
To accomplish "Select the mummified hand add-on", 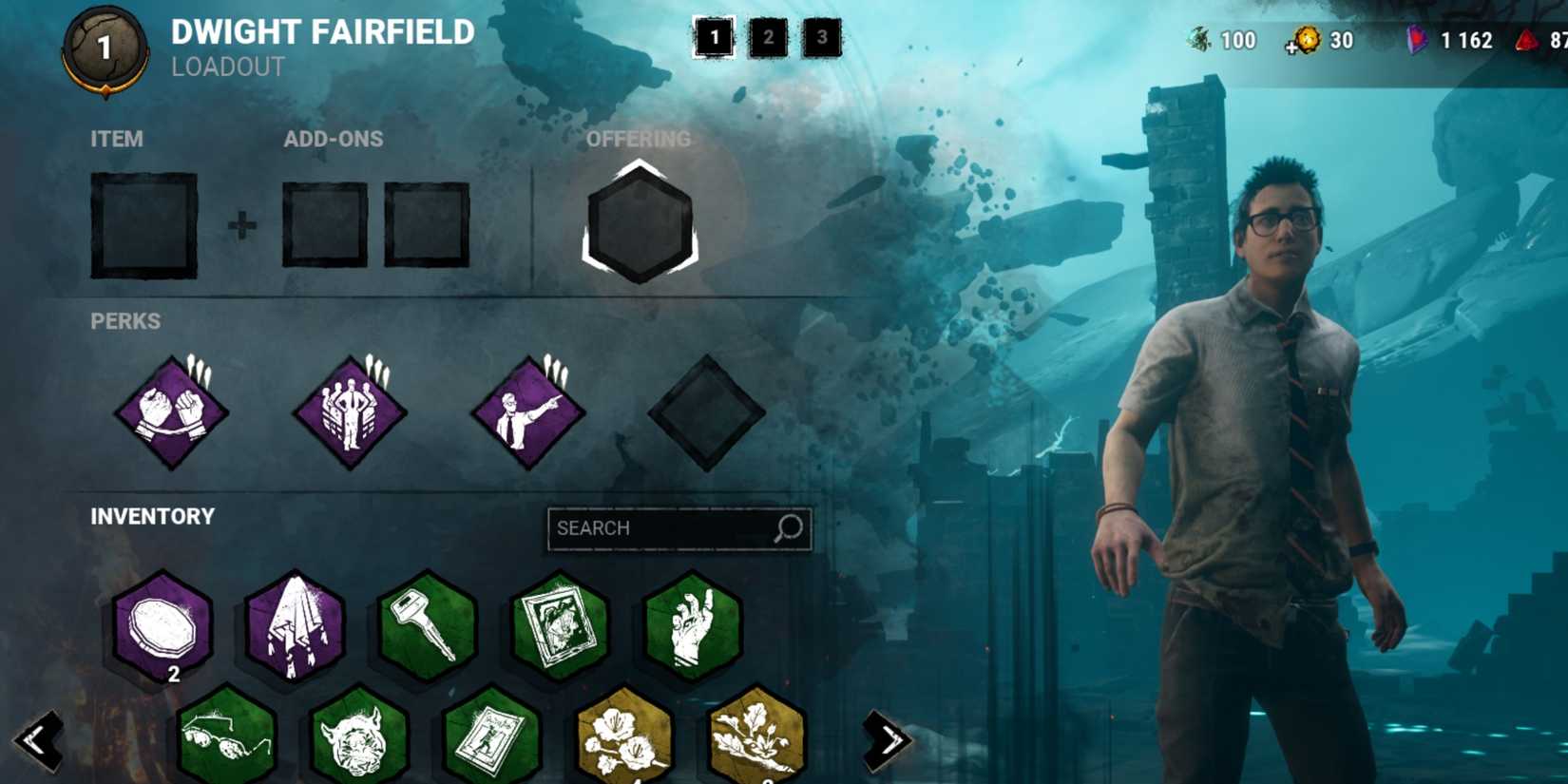I will pos(694,629).
